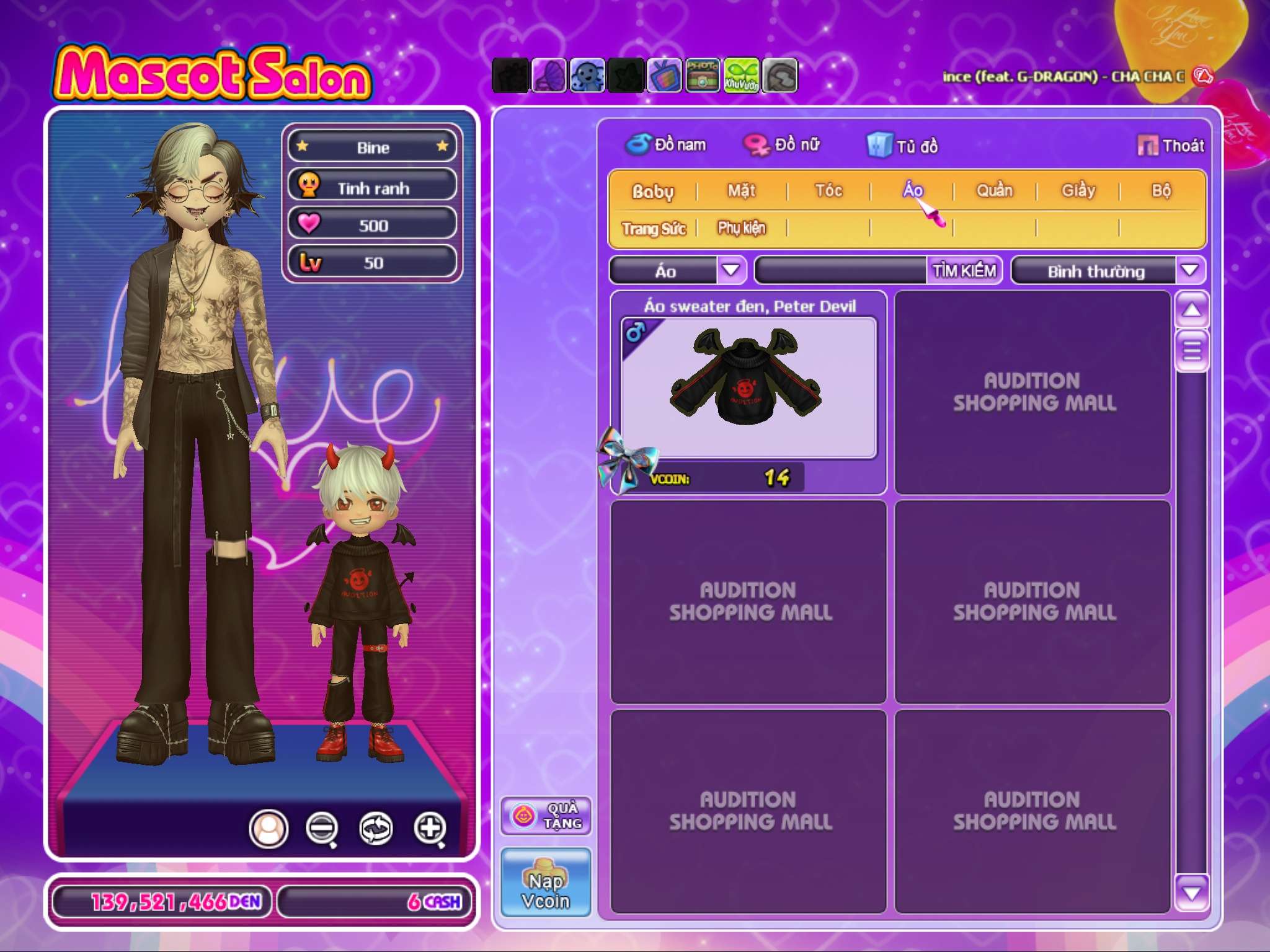Open the Trang Sức category
The height and width of the screenshot is (952, 1270).
click(x=654, y=229)
